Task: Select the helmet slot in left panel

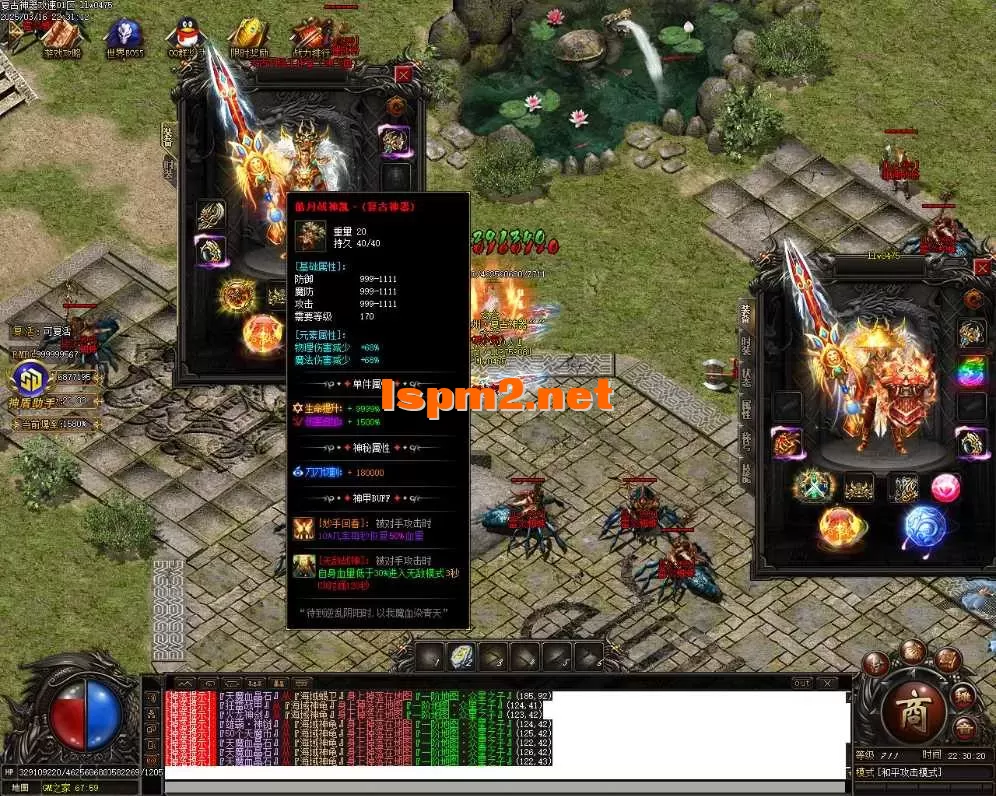Action: coord(393,141)
